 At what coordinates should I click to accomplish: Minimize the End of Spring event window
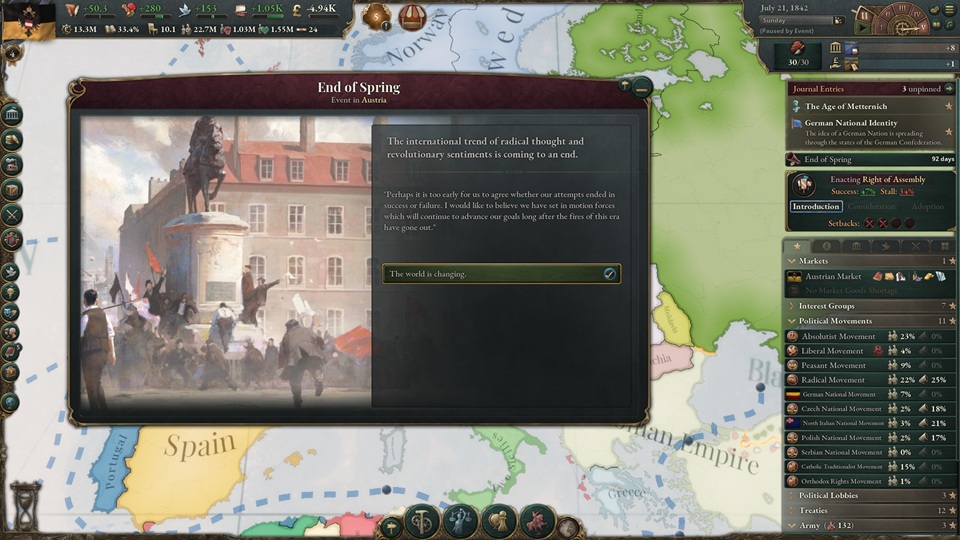point(642,88)
